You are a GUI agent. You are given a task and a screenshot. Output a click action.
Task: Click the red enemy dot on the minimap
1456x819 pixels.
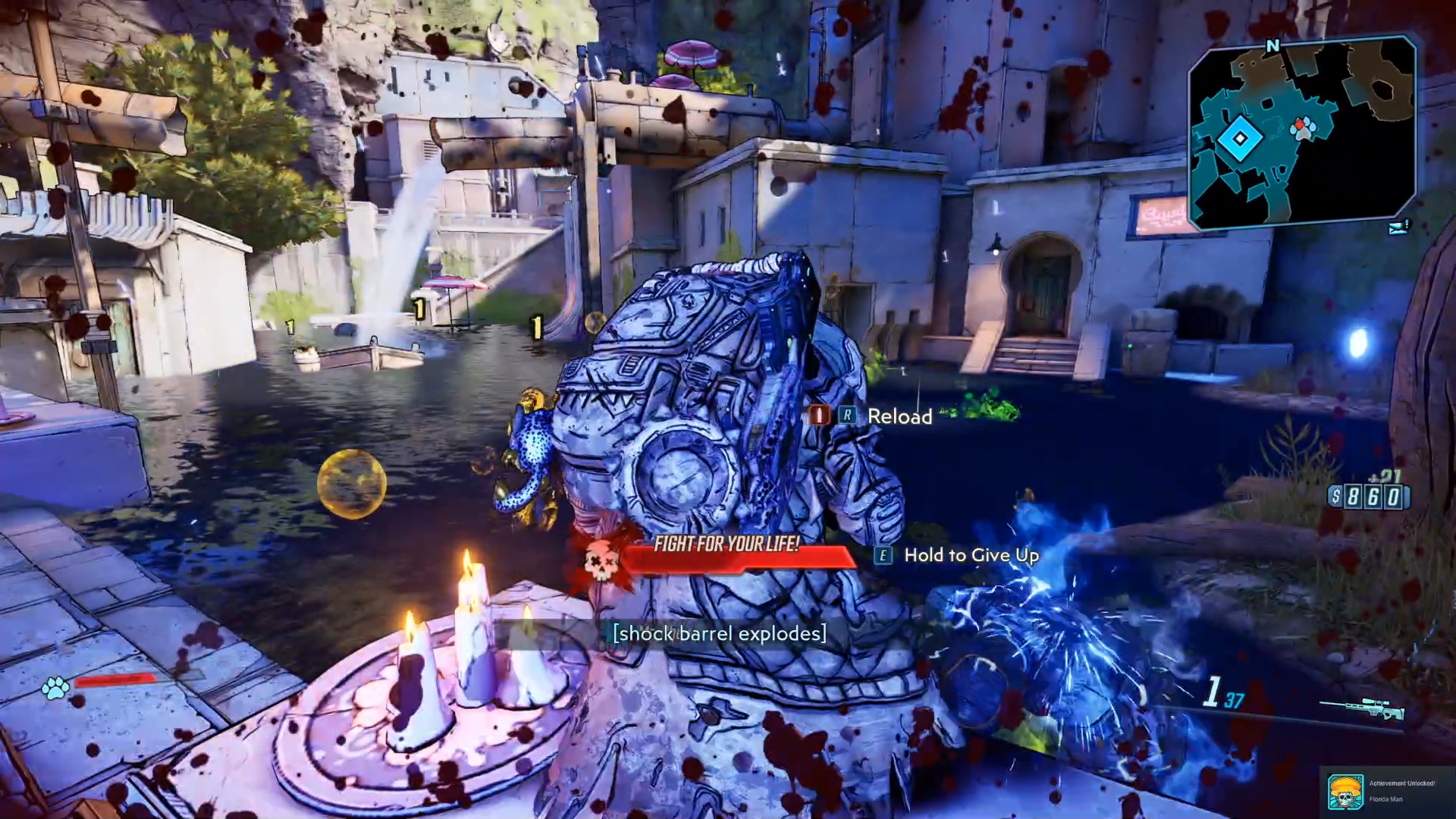1300,124
